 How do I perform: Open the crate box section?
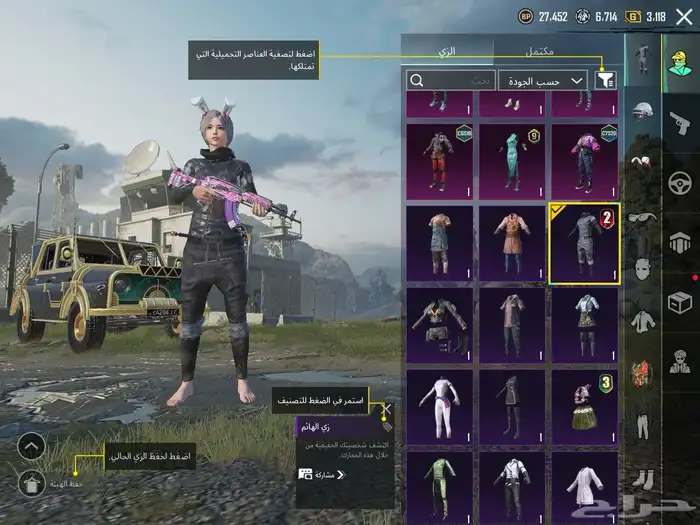(680, 300)
